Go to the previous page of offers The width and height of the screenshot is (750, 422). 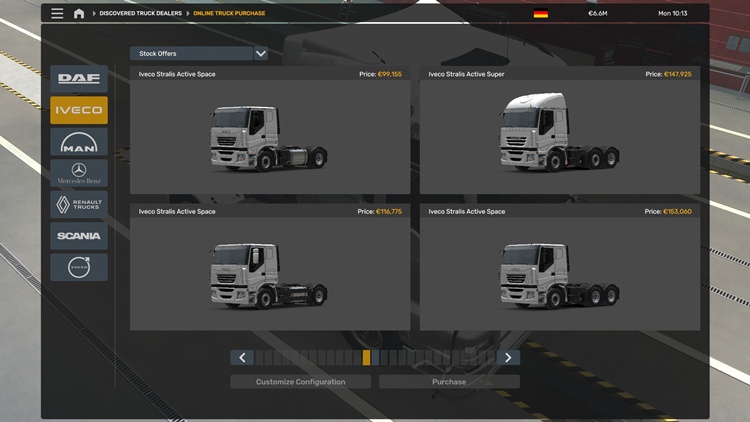tap(242, 358)
